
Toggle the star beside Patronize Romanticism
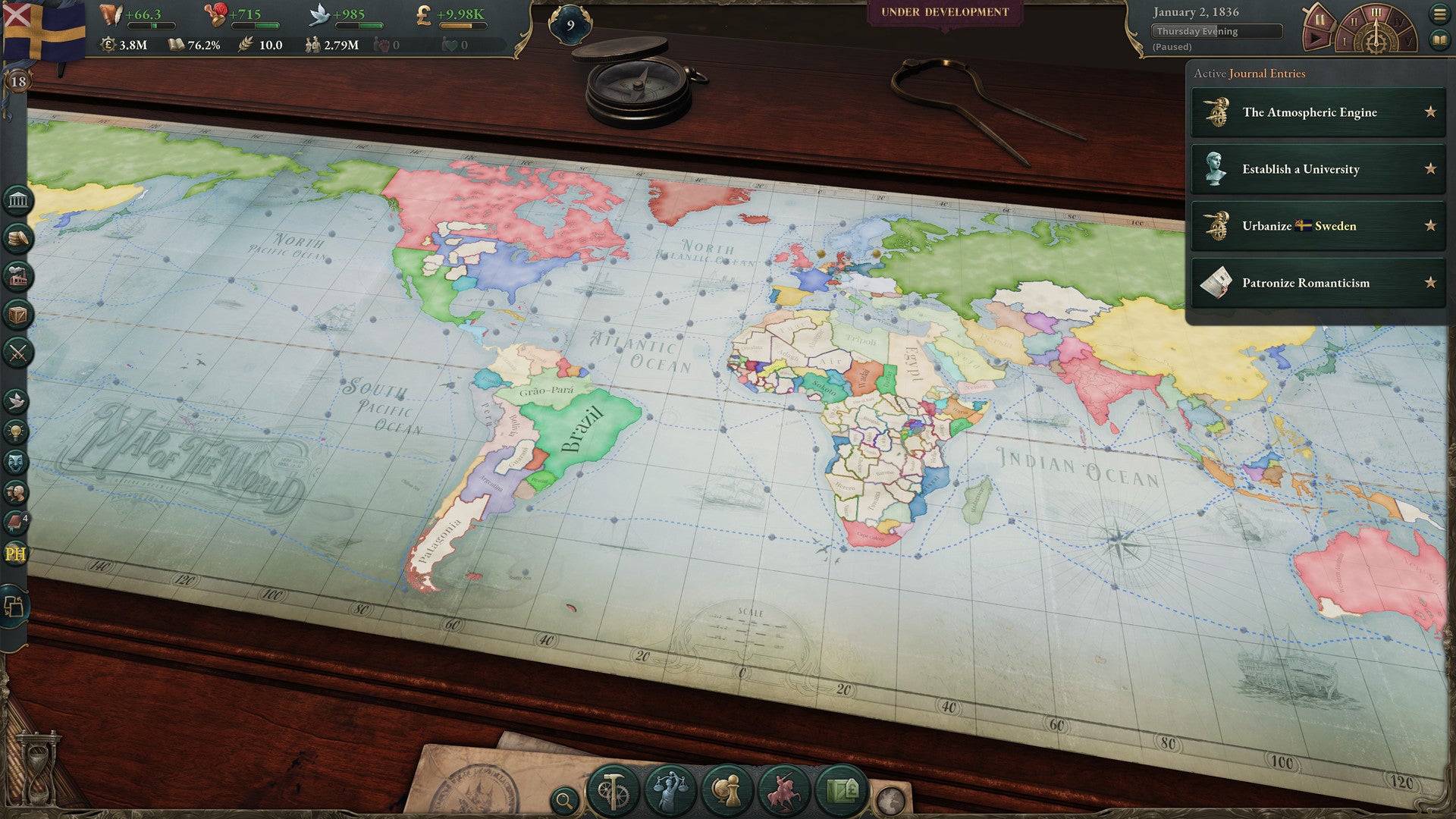(x=1429, y=283)
